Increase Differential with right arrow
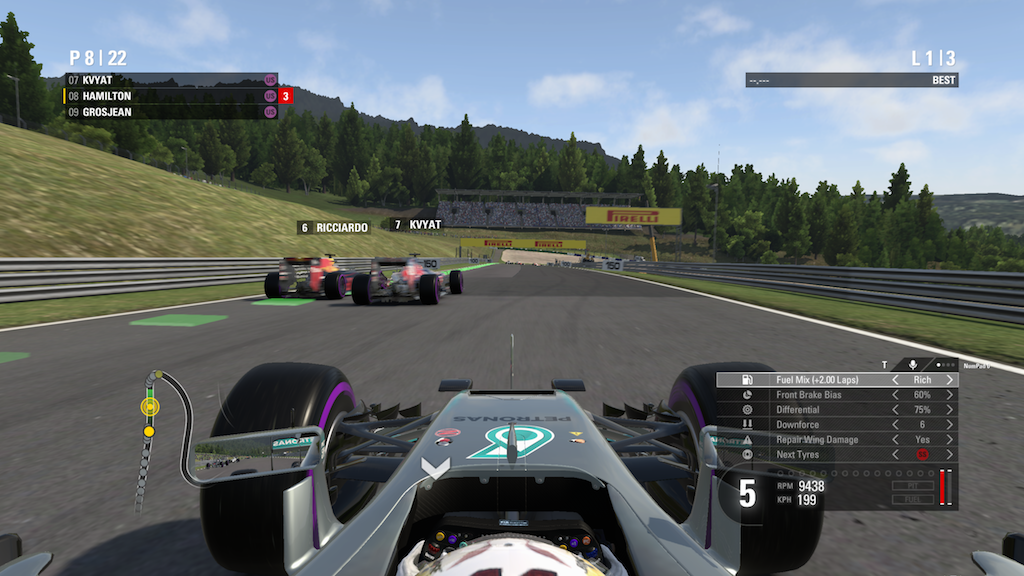This screenshot has height=576, width=1024. tap(950, 410)
